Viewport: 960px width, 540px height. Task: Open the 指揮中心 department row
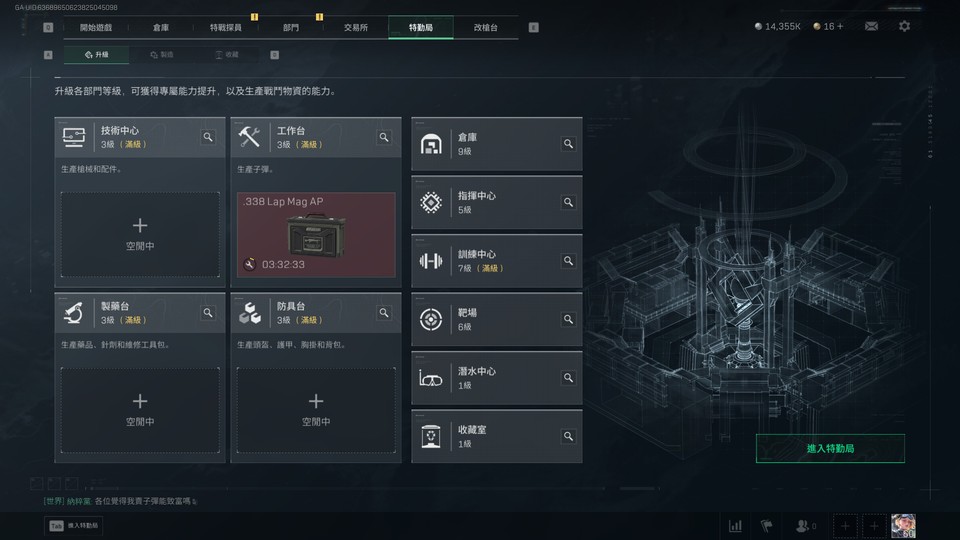(x=496, y=202)
